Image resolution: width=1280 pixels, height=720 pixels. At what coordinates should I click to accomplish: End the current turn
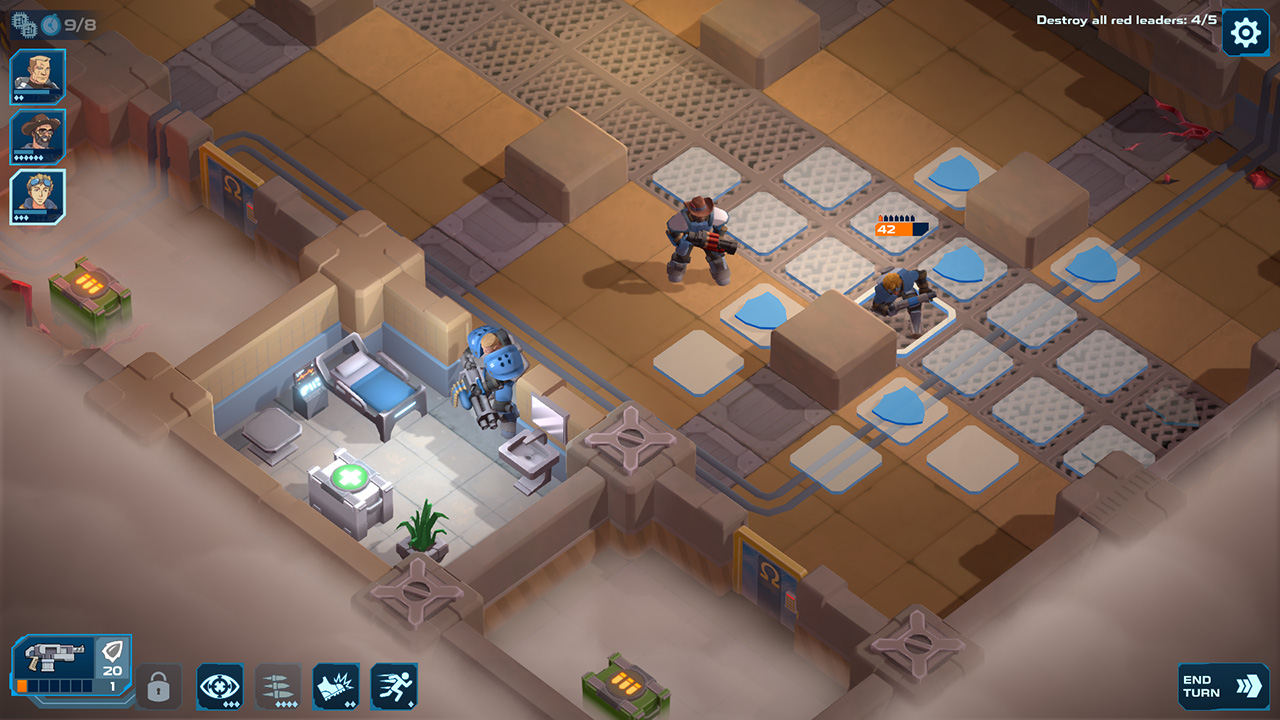pos(1223,686)
